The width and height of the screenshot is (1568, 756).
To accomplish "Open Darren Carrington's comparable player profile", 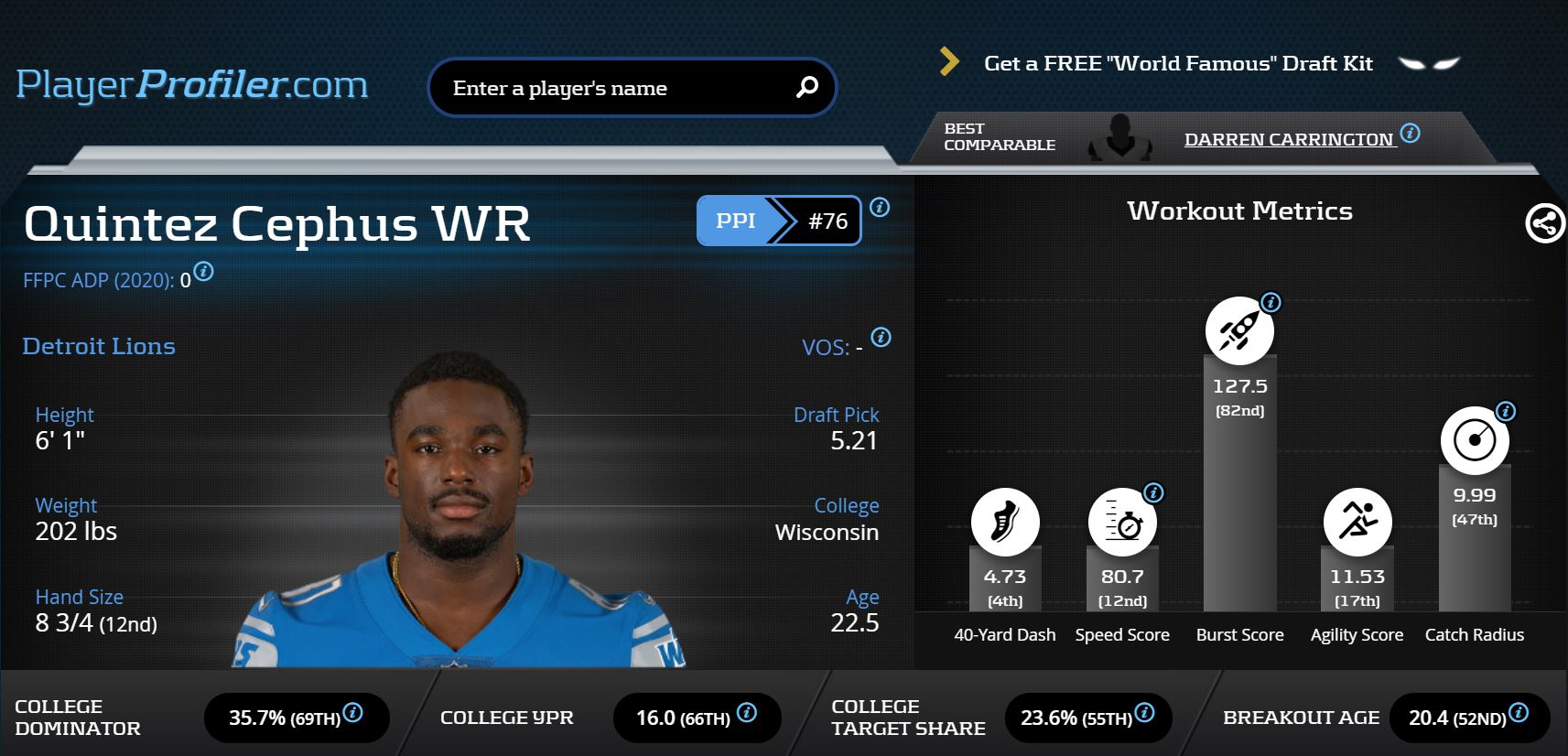I will (x=1288, y=139).
